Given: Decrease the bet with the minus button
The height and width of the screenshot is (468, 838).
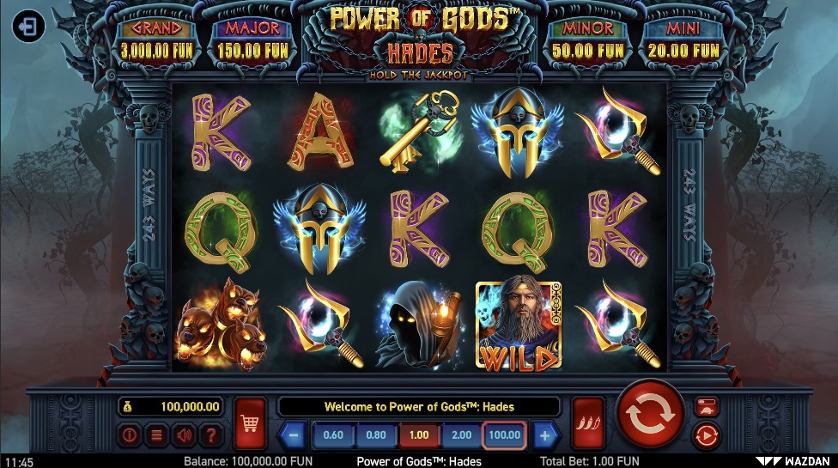Looking at the screenshot, I should [x=294, y=435].
